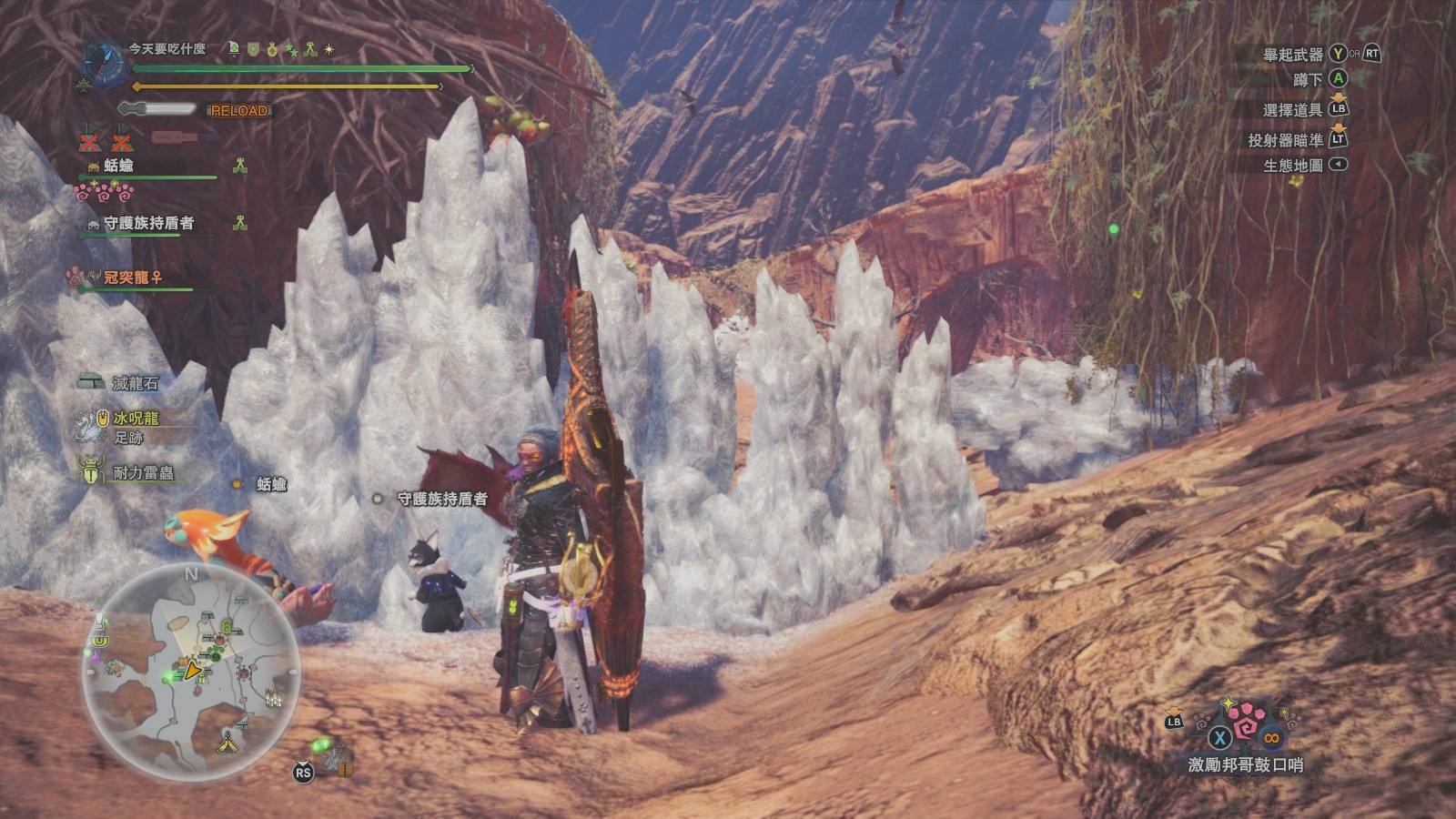Click the orange player arrow on minimap
Viewport: 1456px width, 819px height.
coord(192,671)
